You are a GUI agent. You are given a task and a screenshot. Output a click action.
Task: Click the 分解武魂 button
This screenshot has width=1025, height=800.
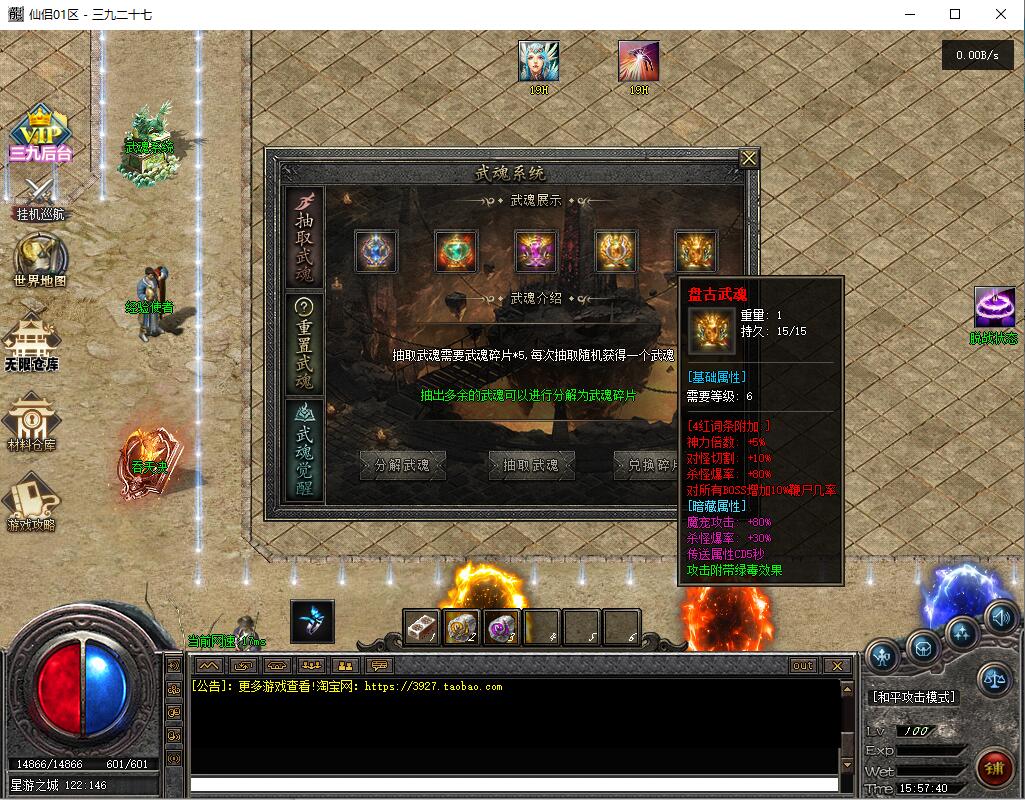[x=402, y=465]
